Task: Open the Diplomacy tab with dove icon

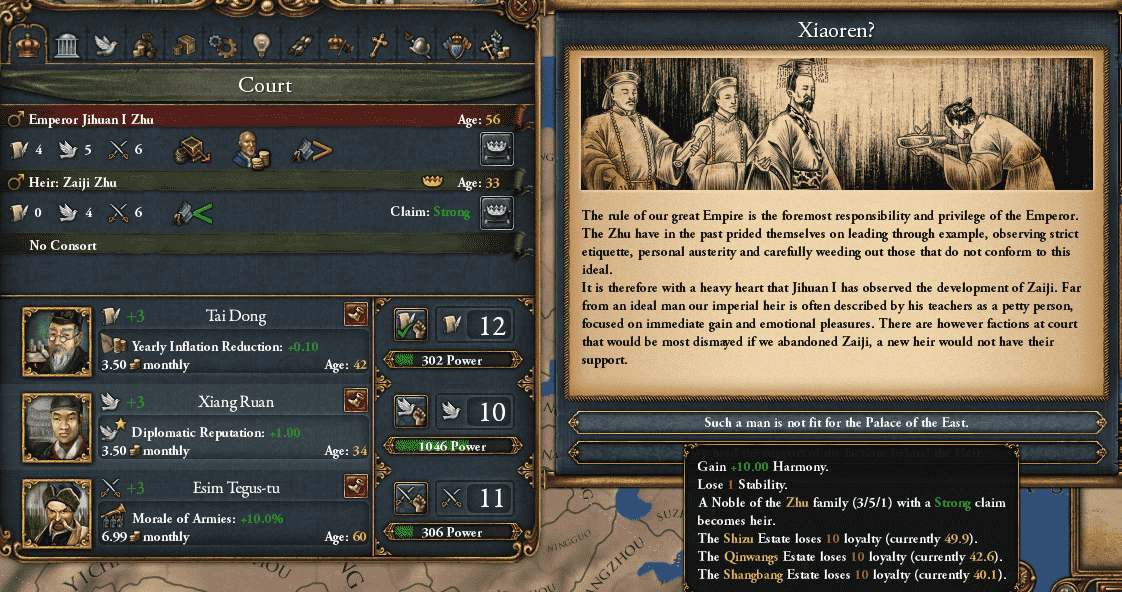Action: click(106, 45)
